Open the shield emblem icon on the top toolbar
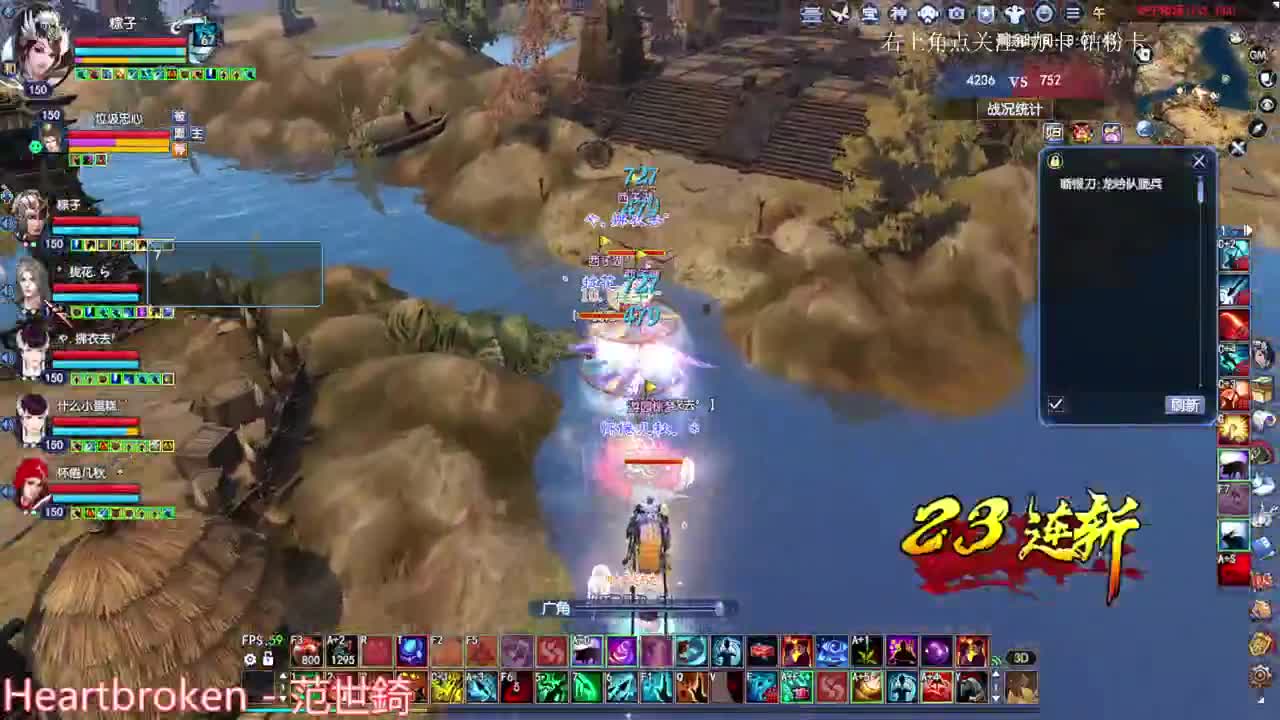 tap(987, 15)
